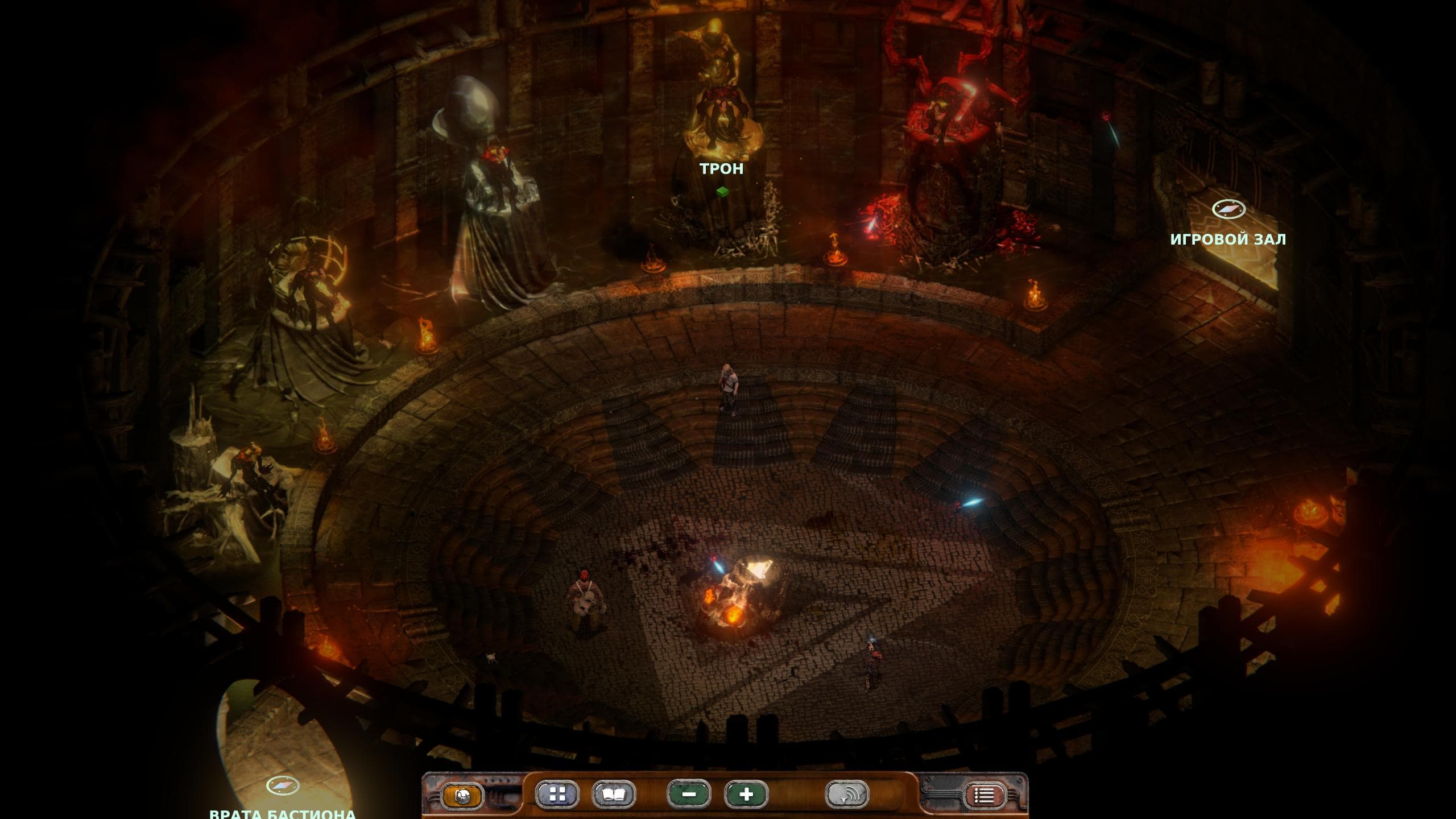Viewport: 1456px width, 819px height.
Task: Open the red list menu button
Action: 984,796
